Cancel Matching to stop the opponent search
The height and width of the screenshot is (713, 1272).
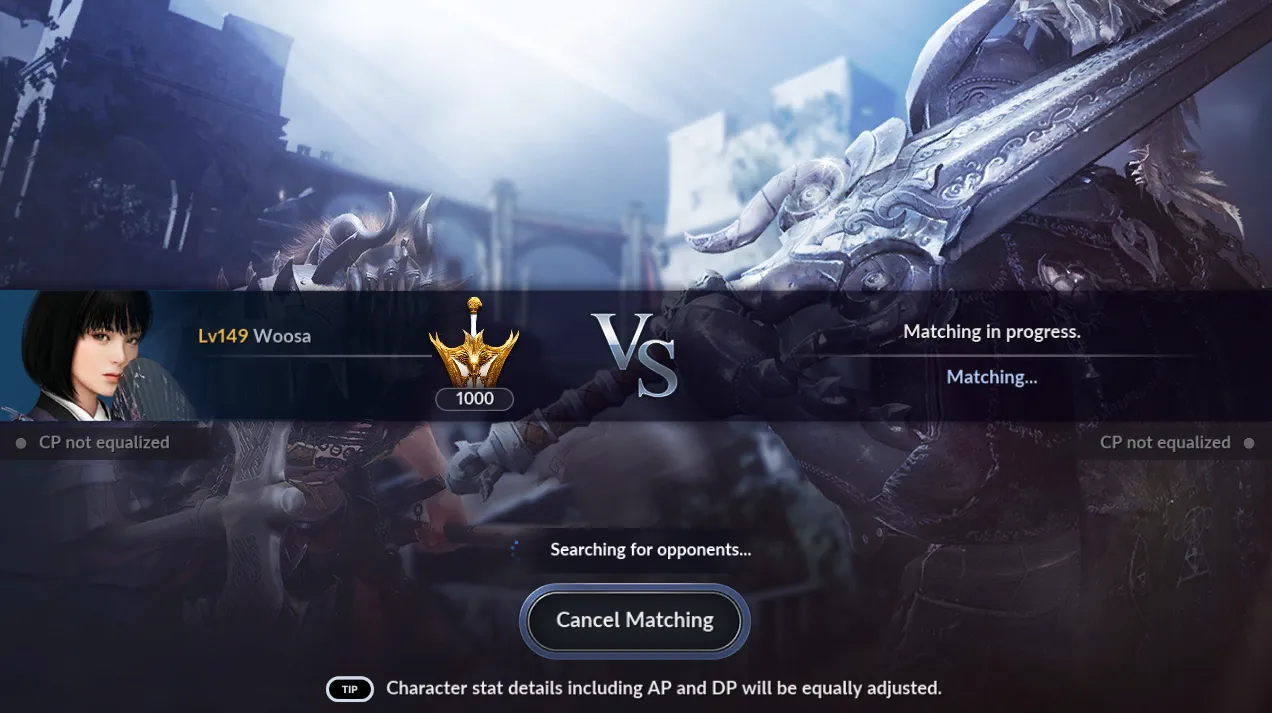635,621
